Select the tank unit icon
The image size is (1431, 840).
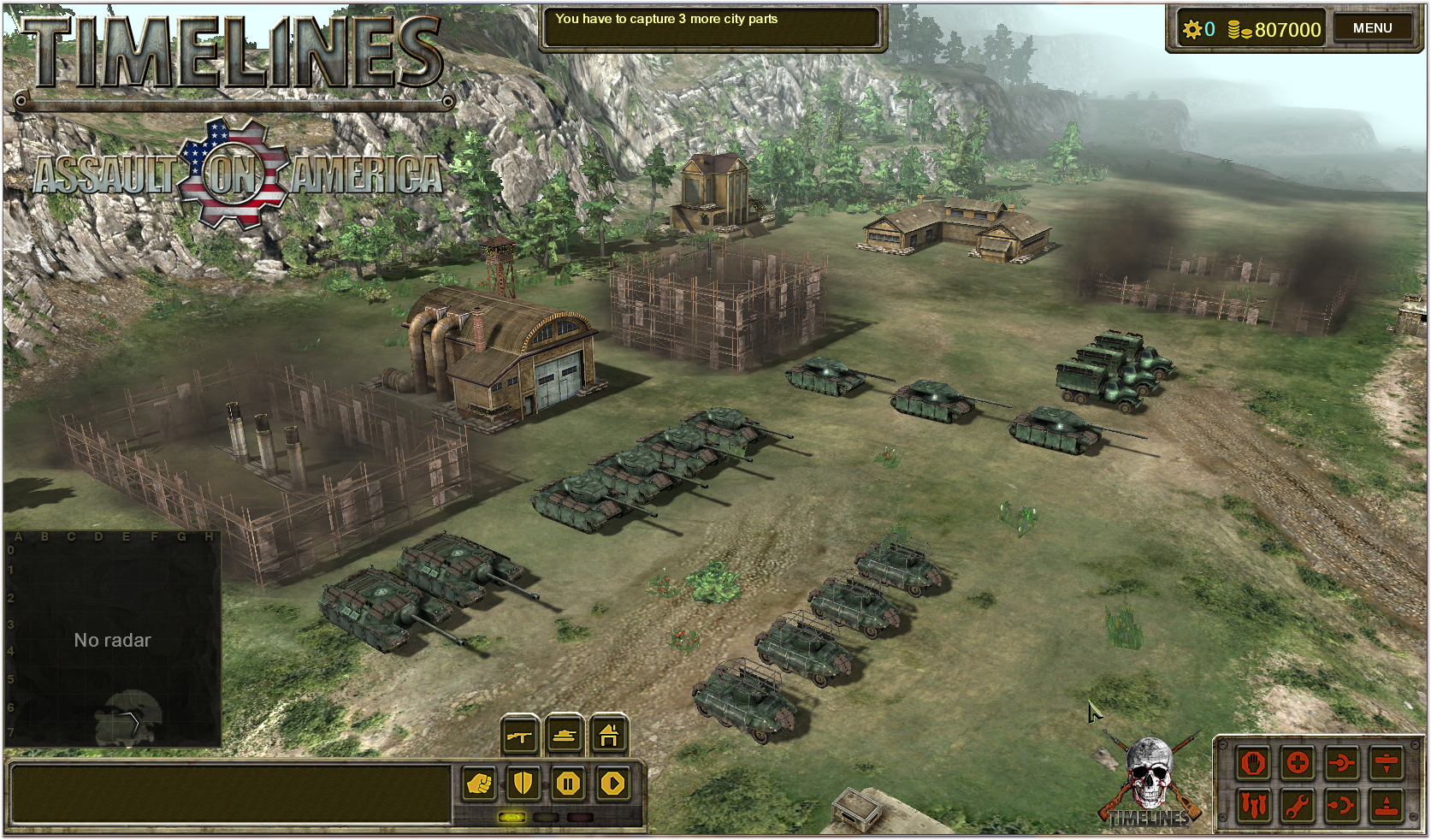tap(565, 736)
